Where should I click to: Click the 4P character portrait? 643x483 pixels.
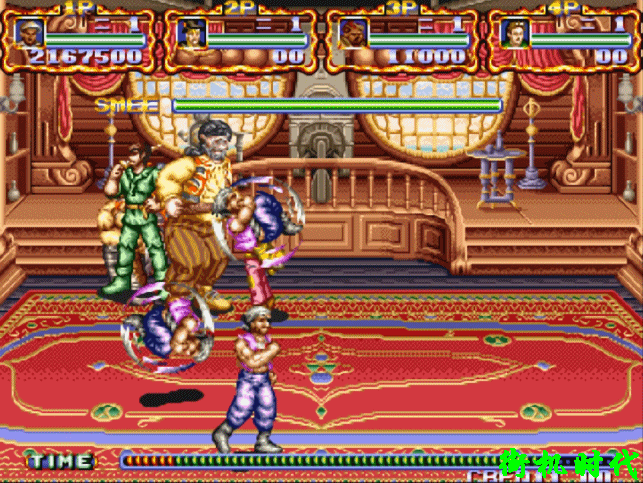point(514,32)
